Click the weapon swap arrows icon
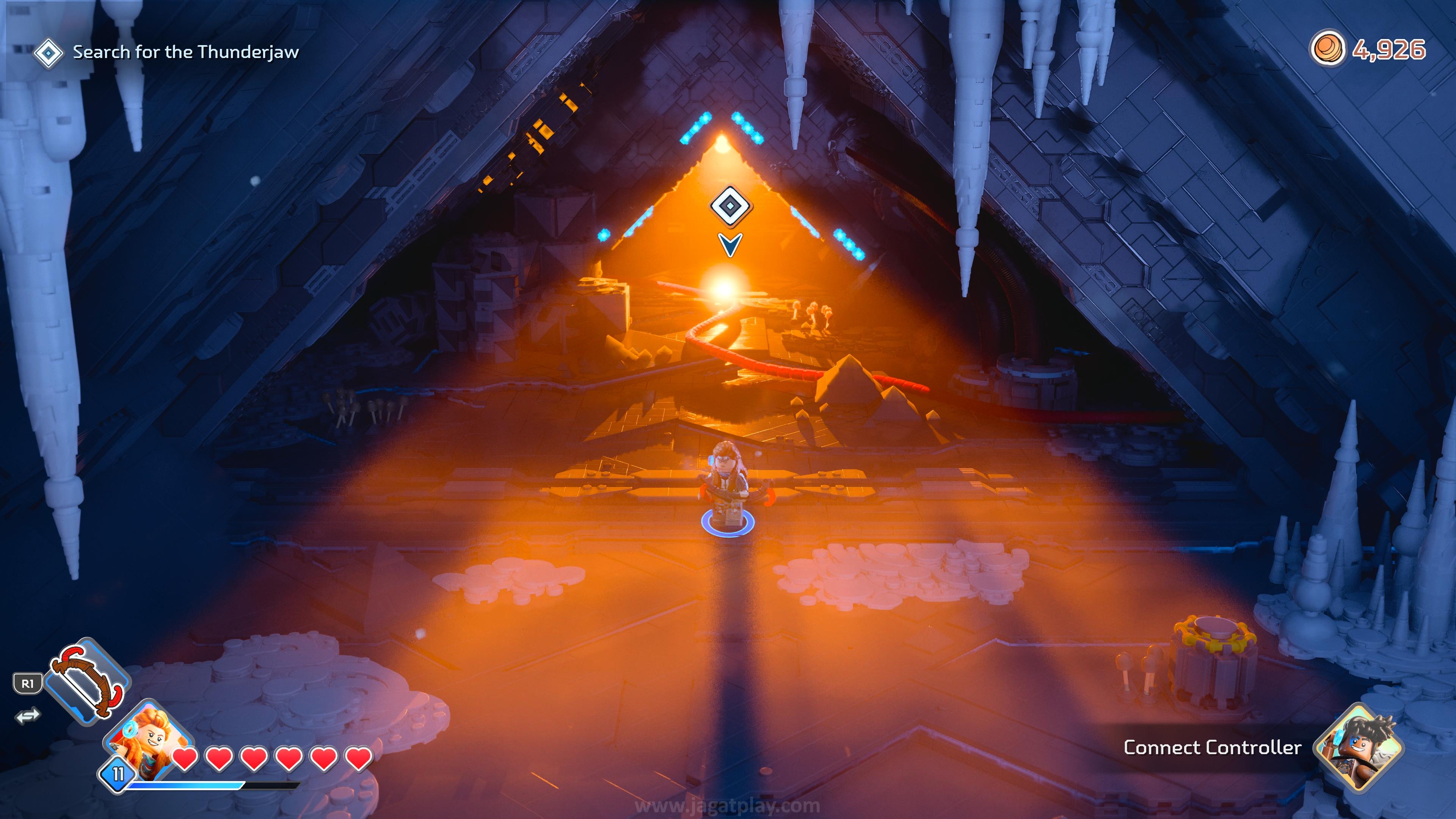The height and width of the screenshot is (819, 1456). point(28,715)
